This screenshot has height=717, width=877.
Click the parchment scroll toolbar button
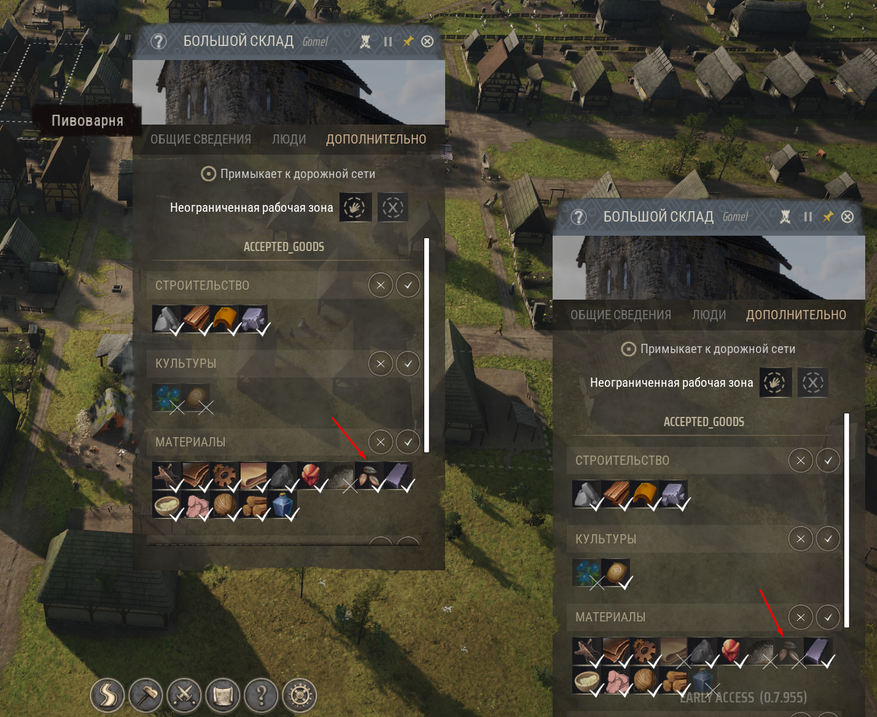coord(223,694)
